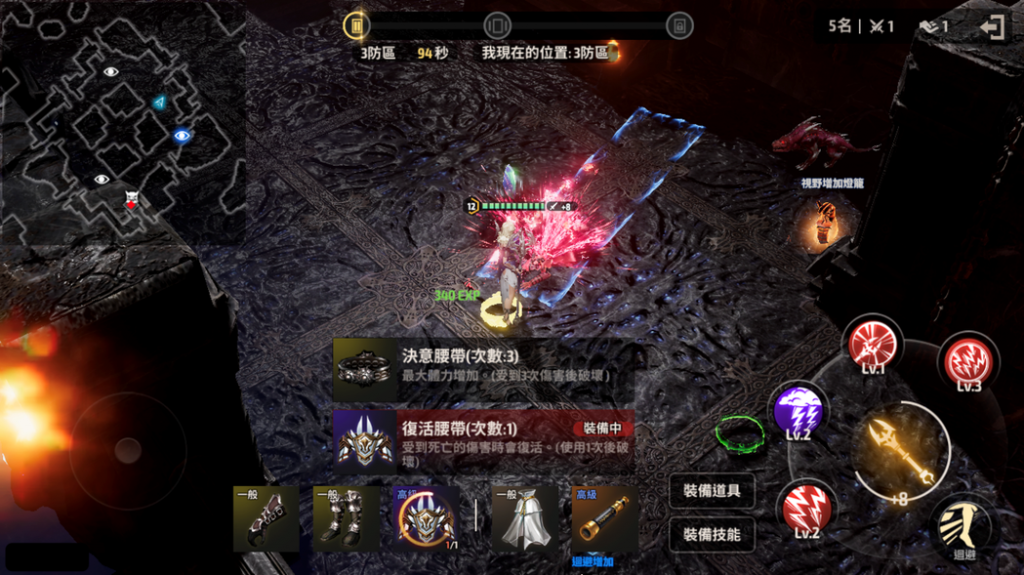The image size is (1024, 575).
Task: Select the gauntlet equipment slot
Action: (266, 520)
